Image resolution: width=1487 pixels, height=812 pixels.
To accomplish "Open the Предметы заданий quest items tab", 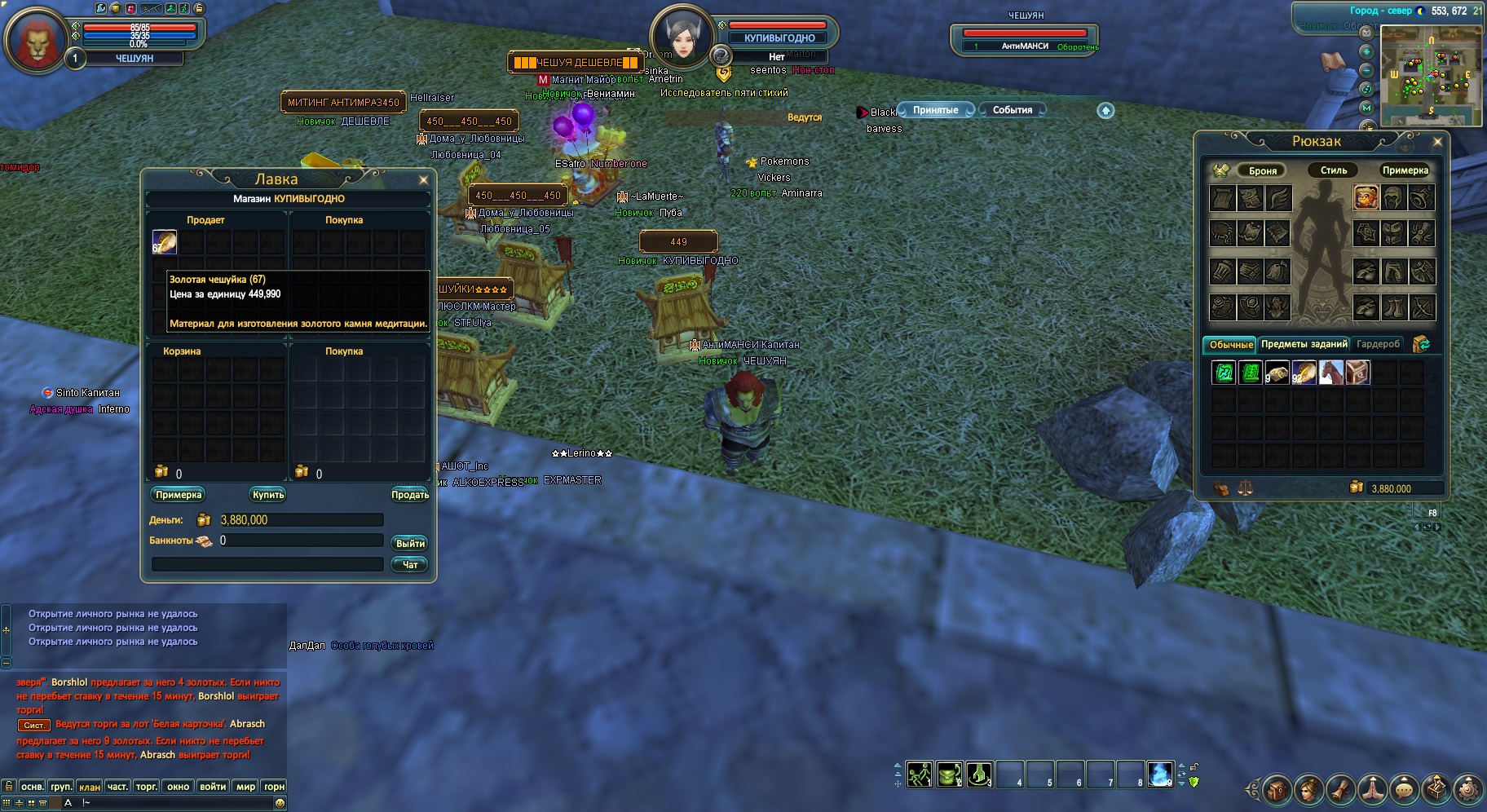I will pyautogui.click(x=1304, y=344).
